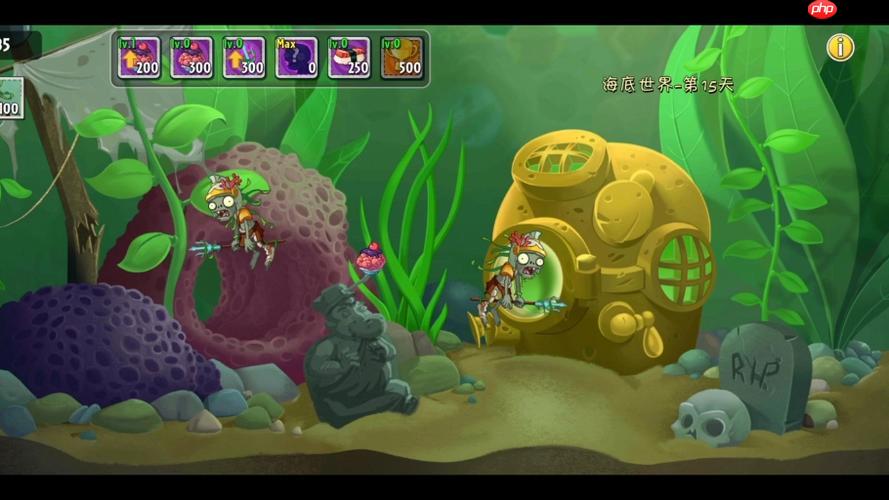Choose the sushi card costing 250
The width and height of the screenshot is (889, 500).
tap(348, 58)
